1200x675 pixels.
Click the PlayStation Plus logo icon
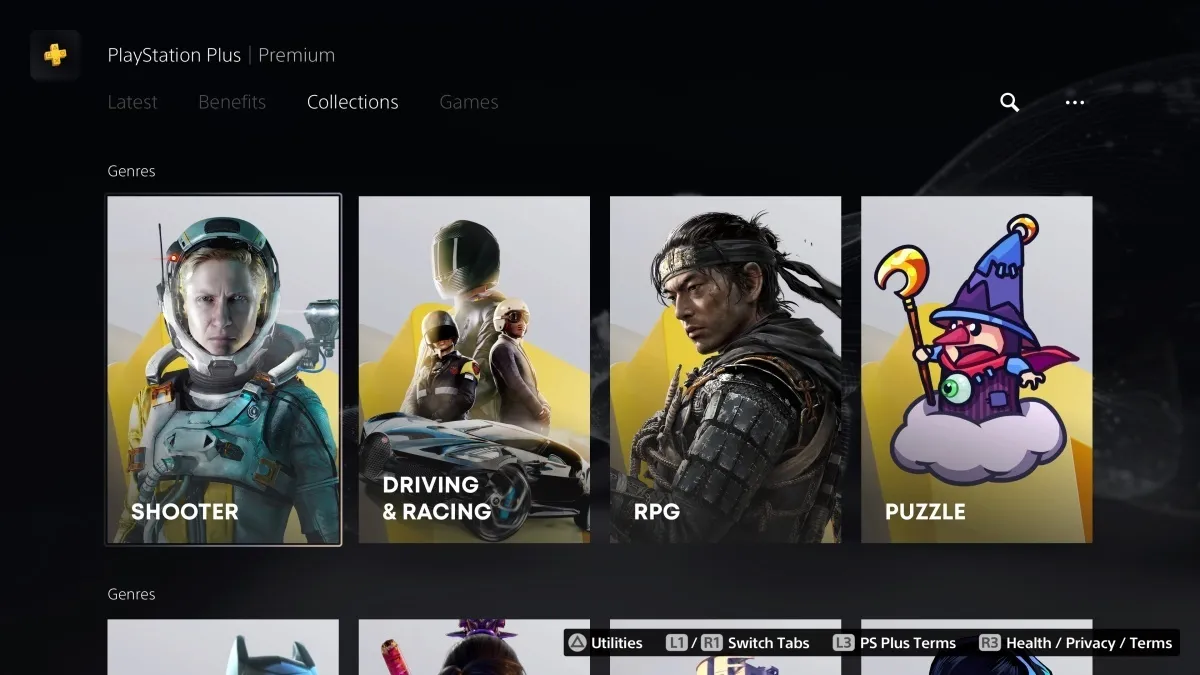[x=55, y=55]
